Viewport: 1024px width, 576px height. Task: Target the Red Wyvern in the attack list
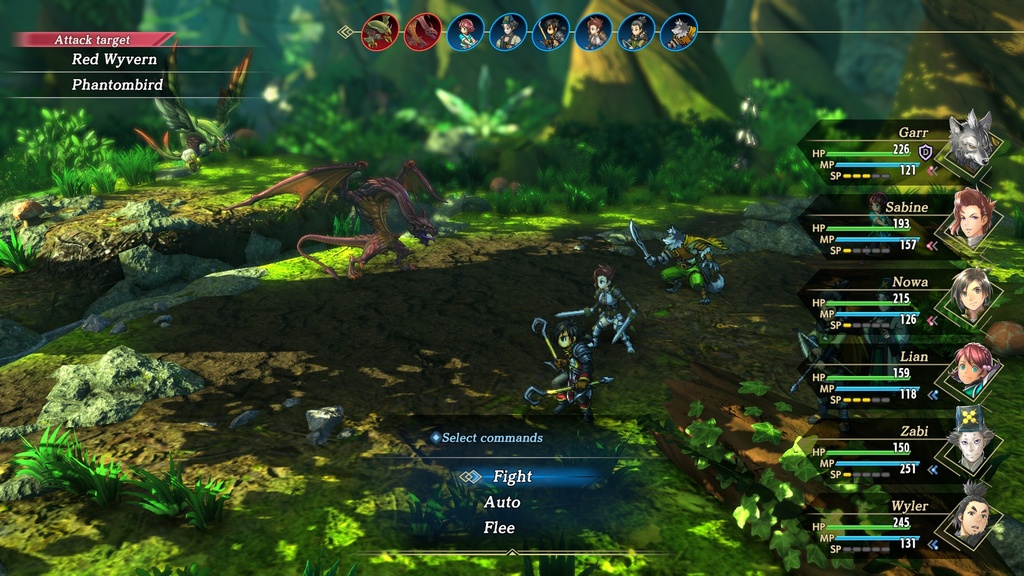click(113, 60)
